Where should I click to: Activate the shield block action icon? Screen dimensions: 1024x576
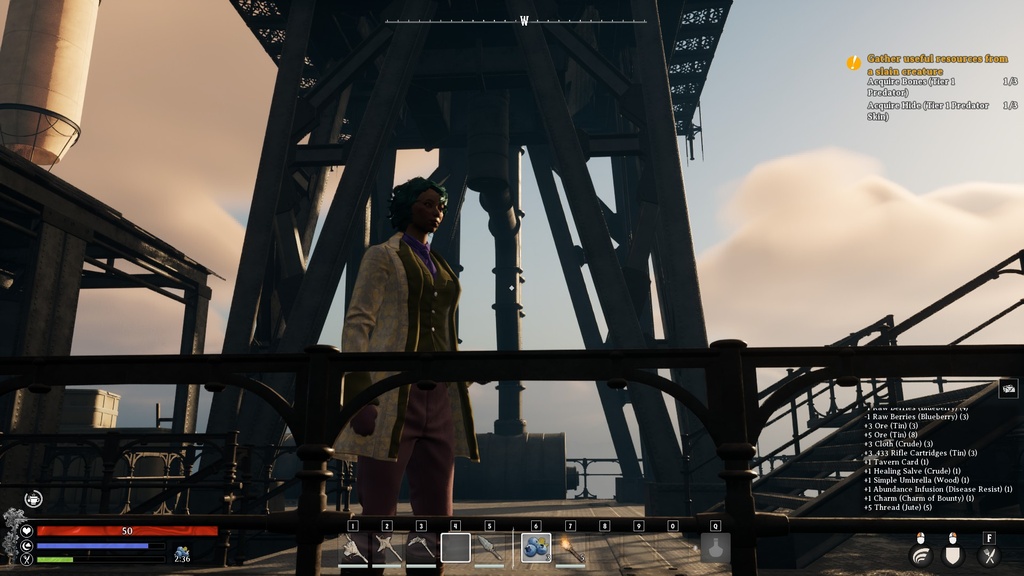954,556
